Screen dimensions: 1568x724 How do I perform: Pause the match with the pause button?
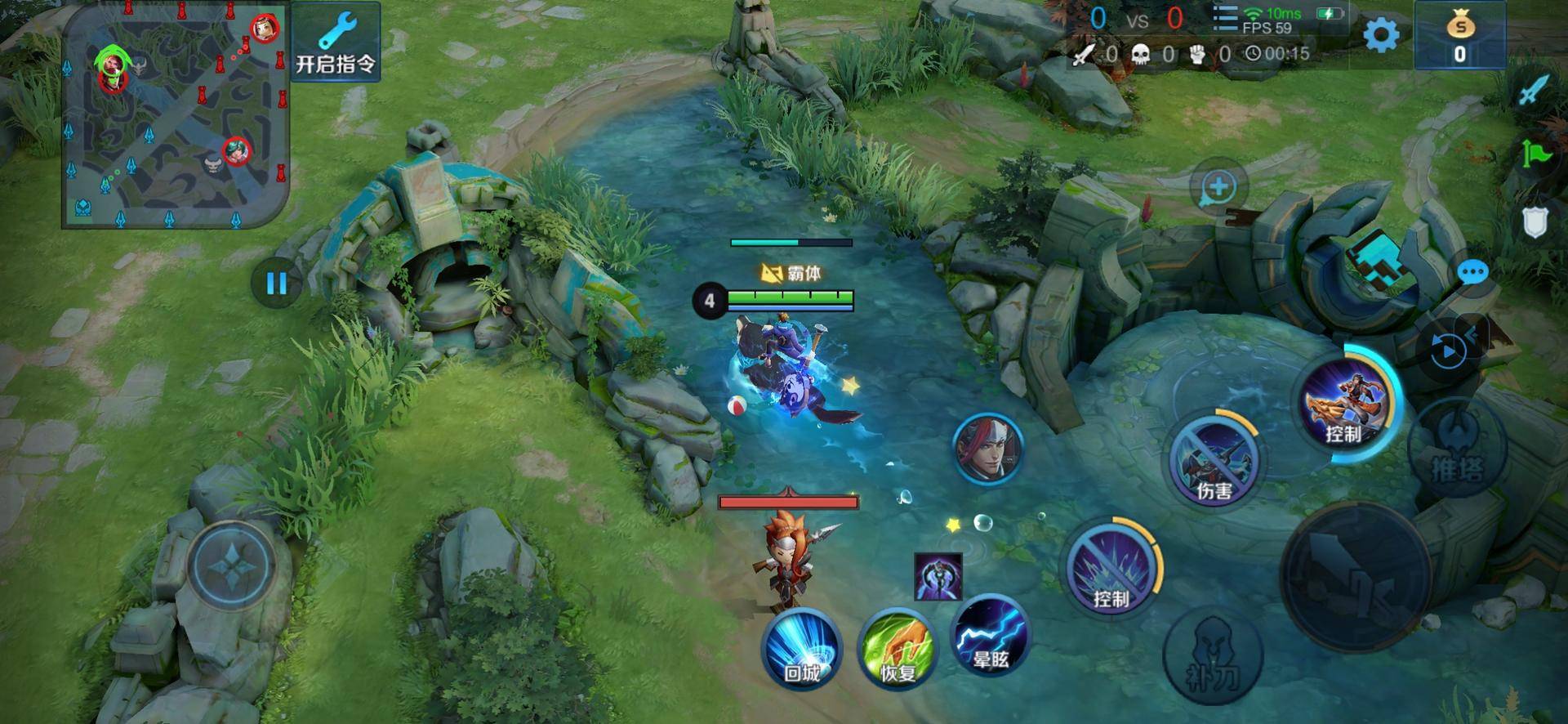[x=277, y=284]
